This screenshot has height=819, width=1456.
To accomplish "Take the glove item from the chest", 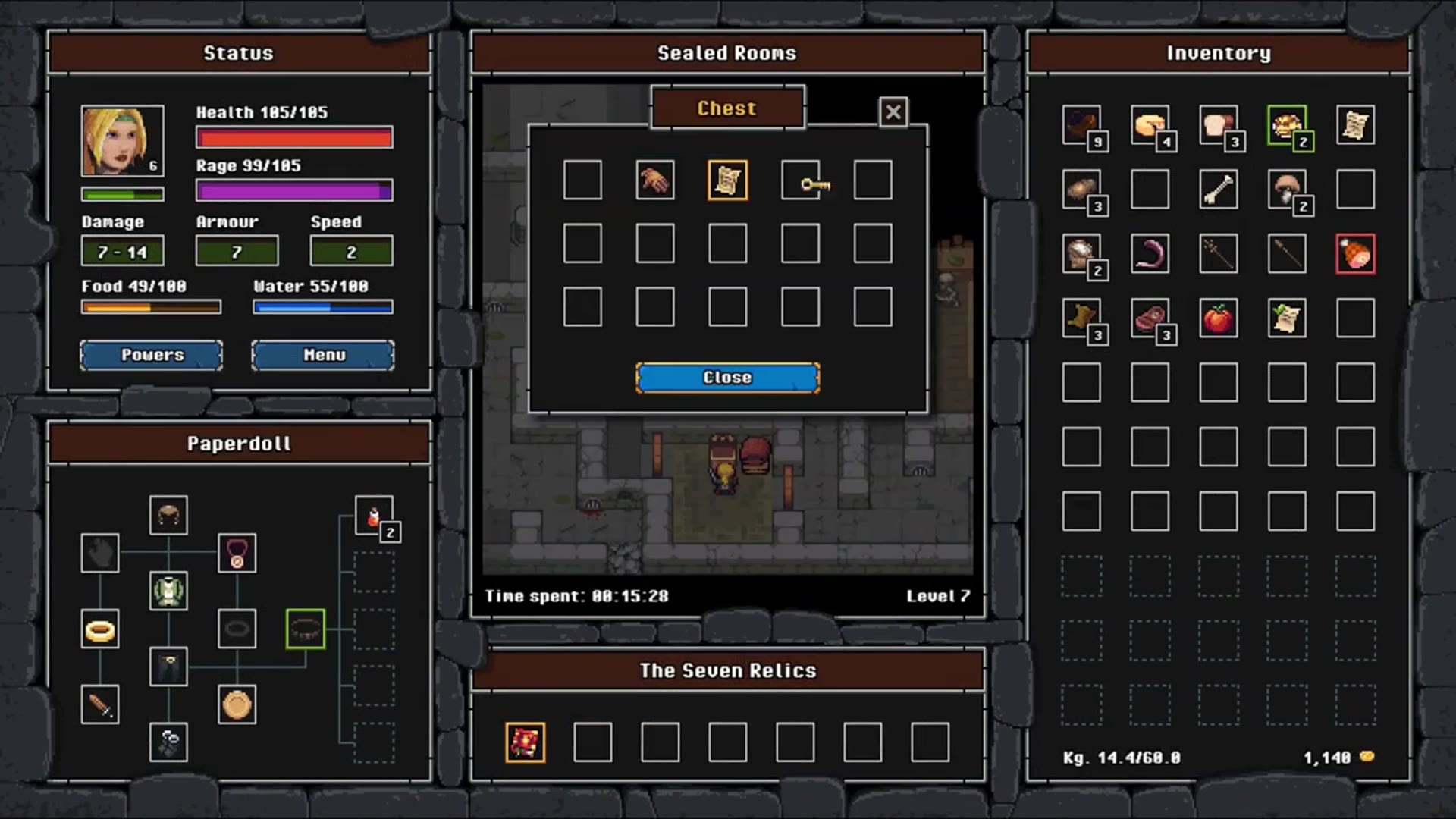I will point(654,180).
